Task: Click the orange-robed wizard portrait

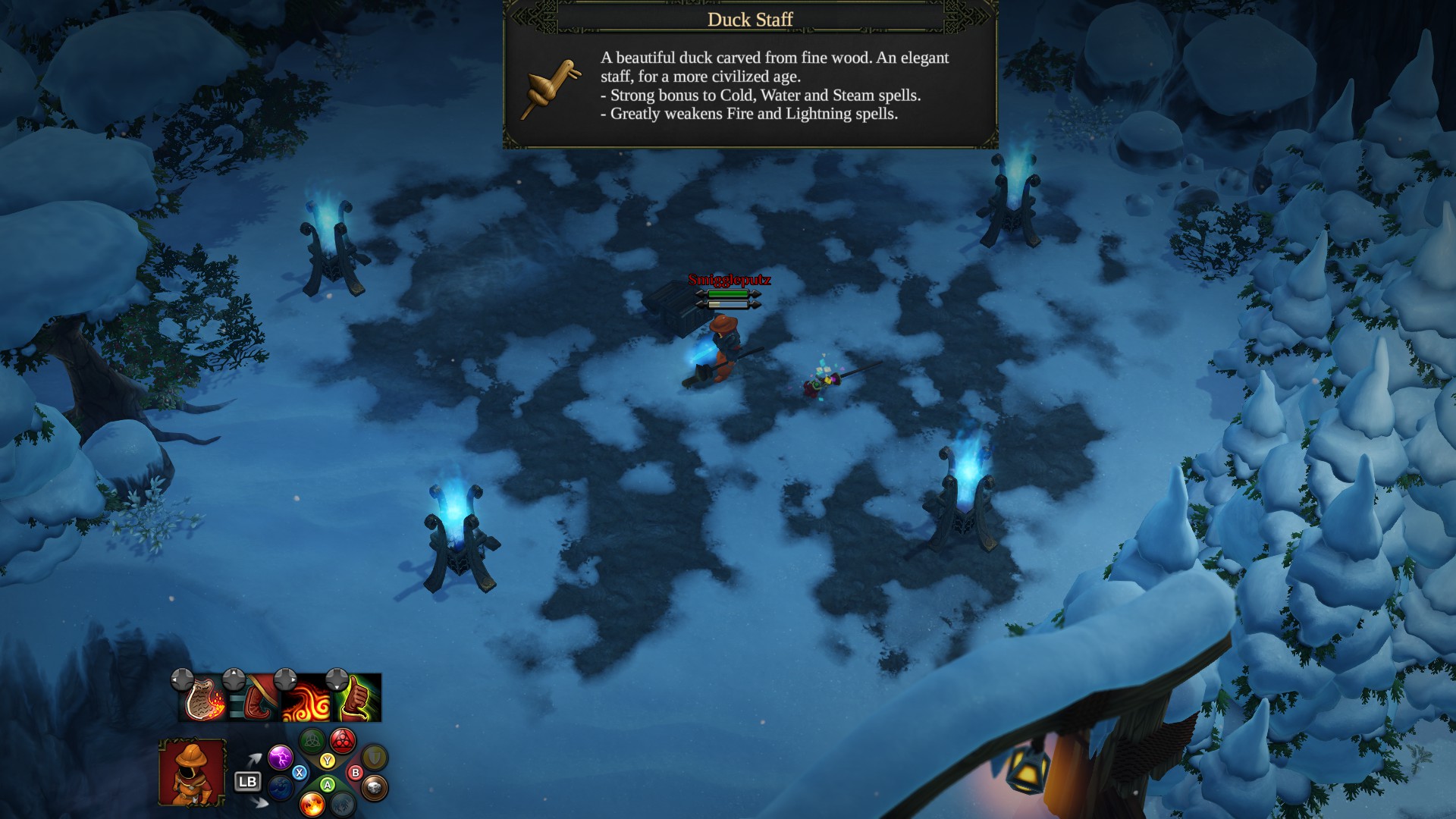Action: 192,772
